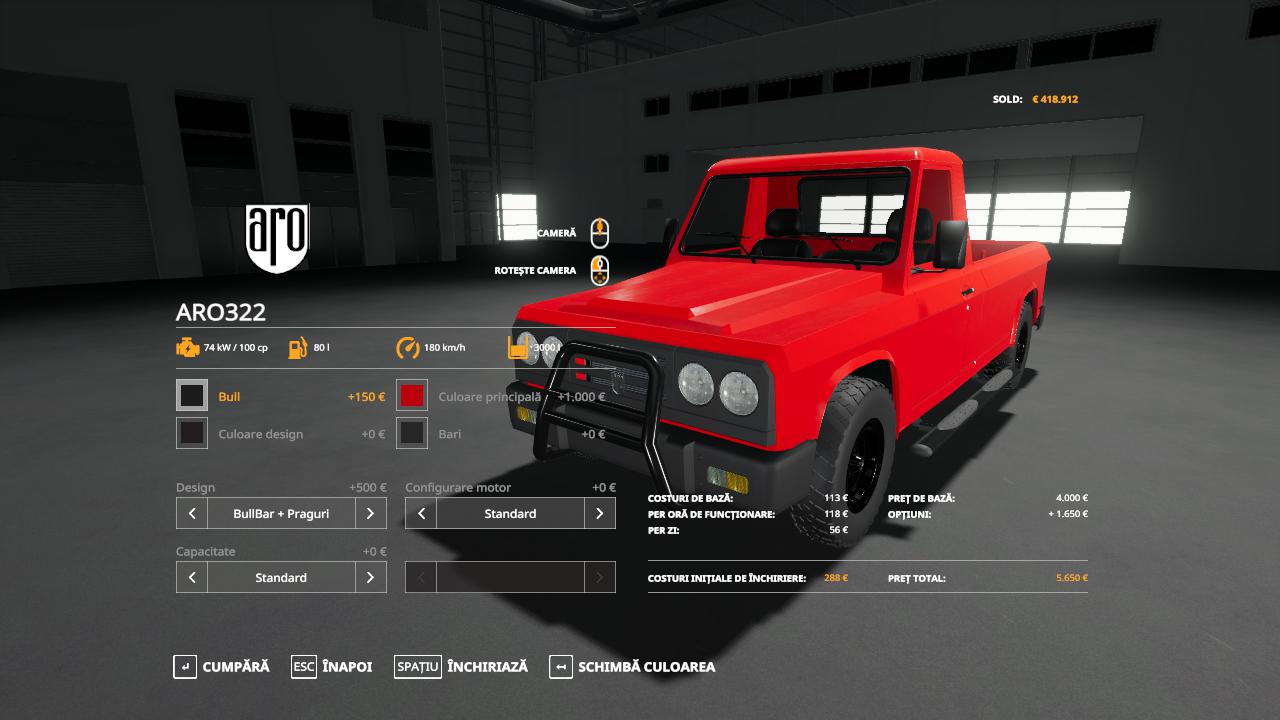Select the Bari color swatch

412,433
